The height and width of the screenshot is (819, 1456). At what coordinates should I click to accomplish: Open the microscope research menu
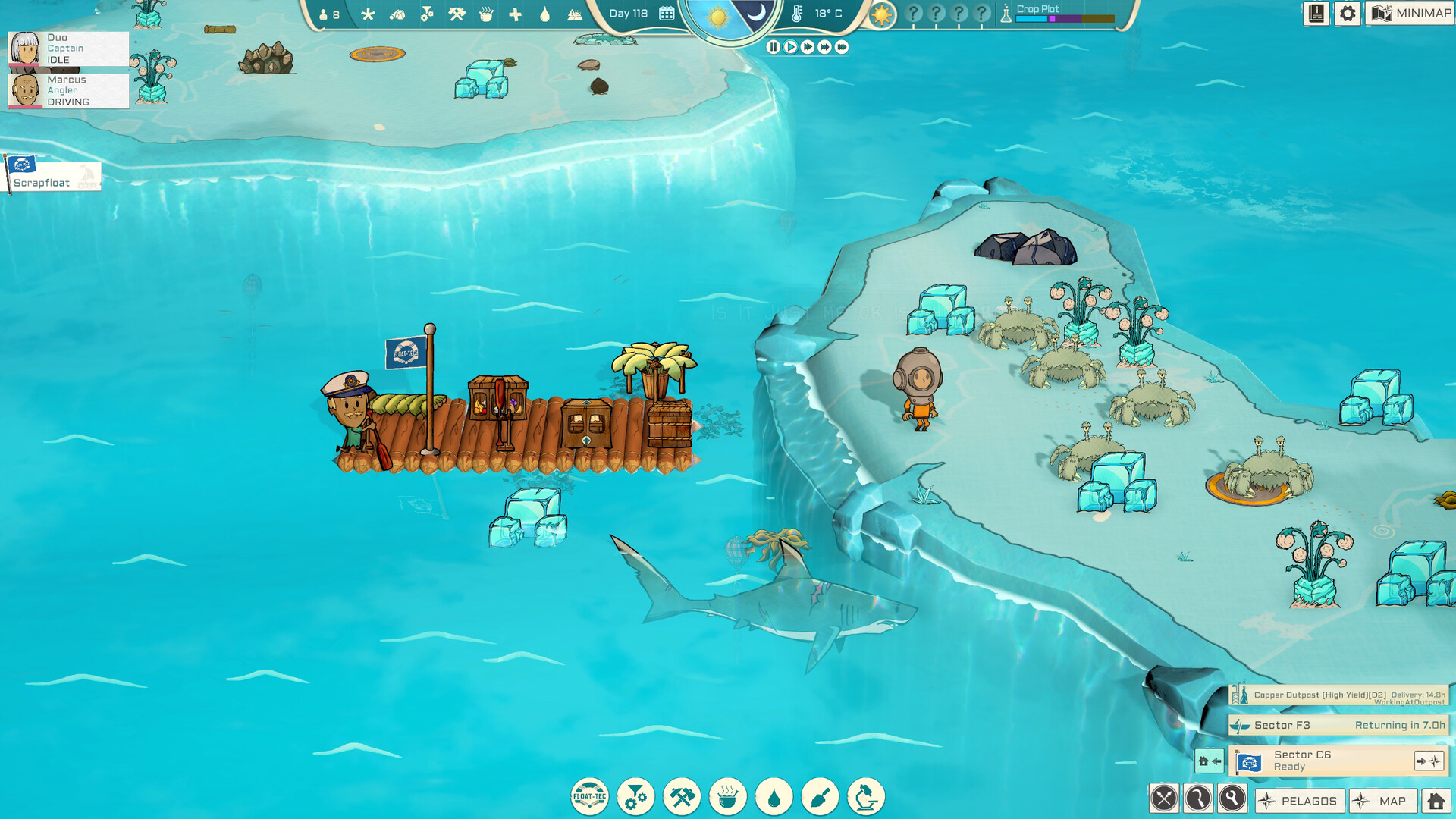866,797
